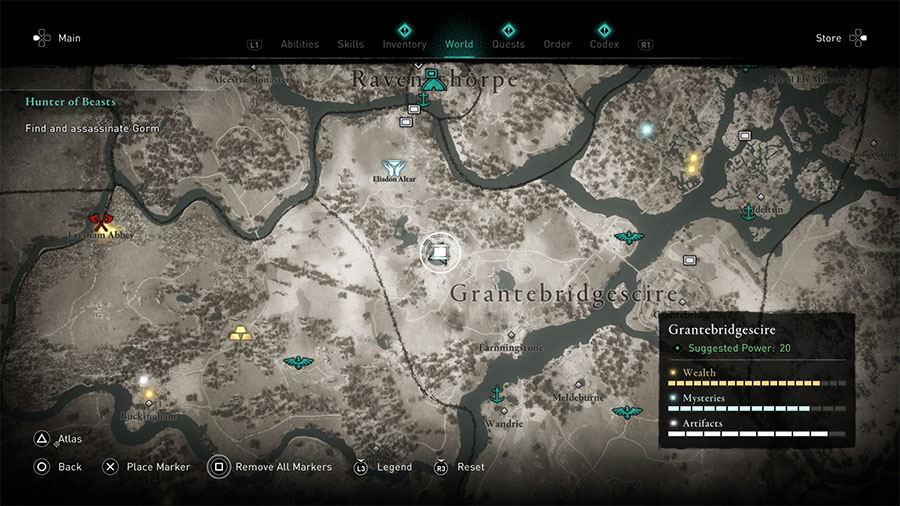Open the Skills tab

(x=350, y=44)
